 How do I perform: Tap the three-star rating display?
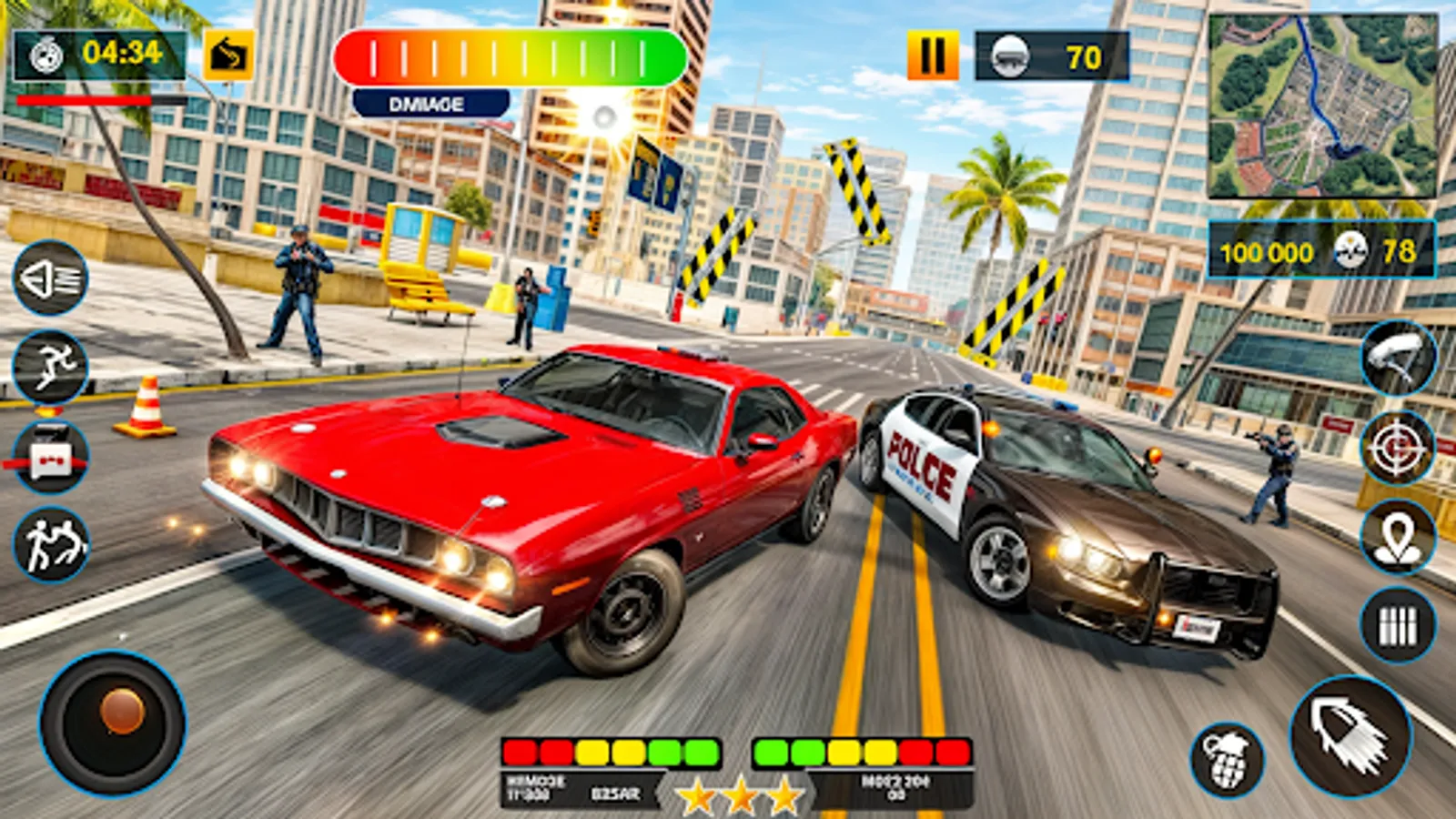[742, 794]
